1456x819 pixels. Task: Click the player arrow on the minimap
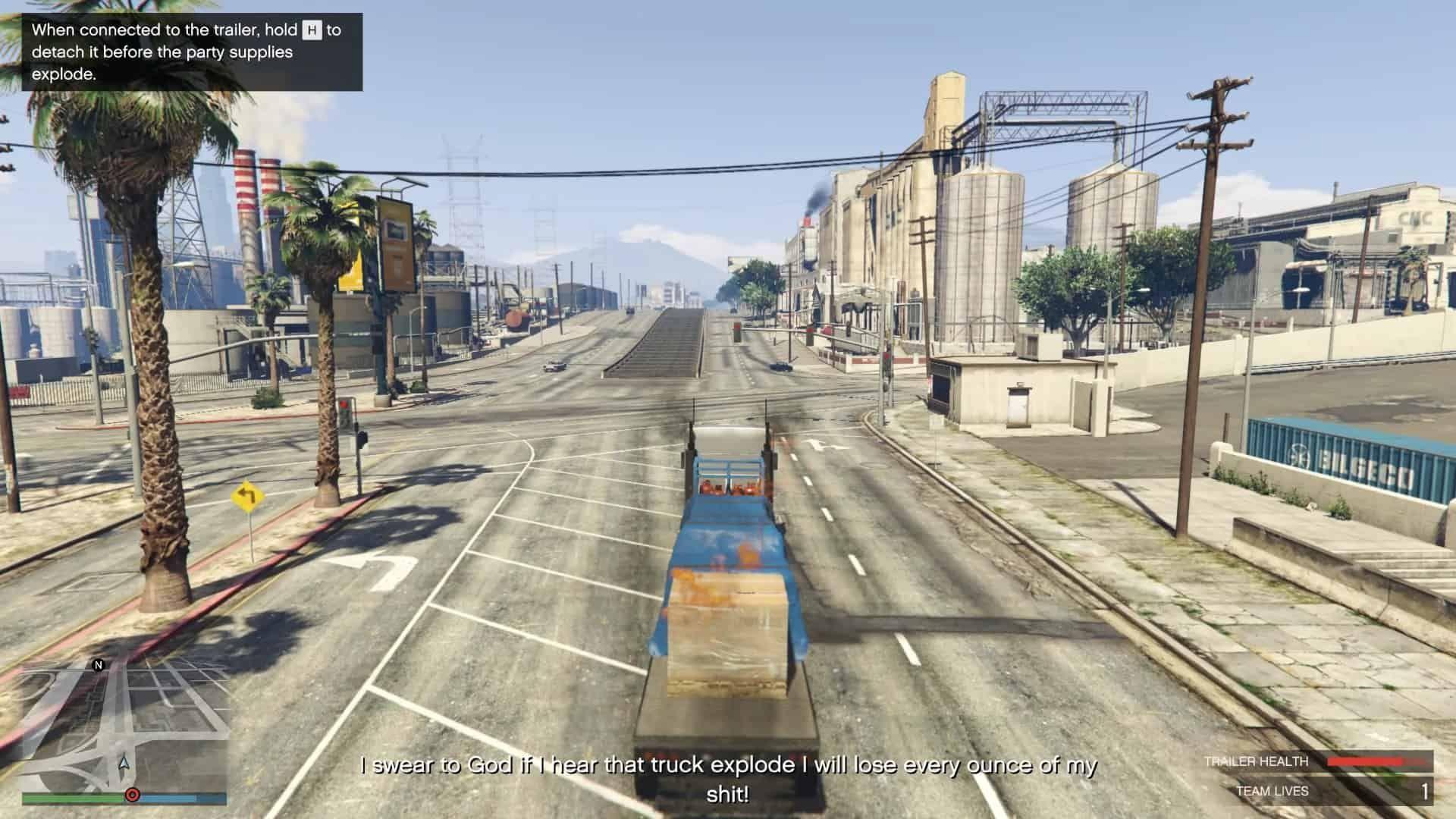pyautogui.click(x=124, y=762)
